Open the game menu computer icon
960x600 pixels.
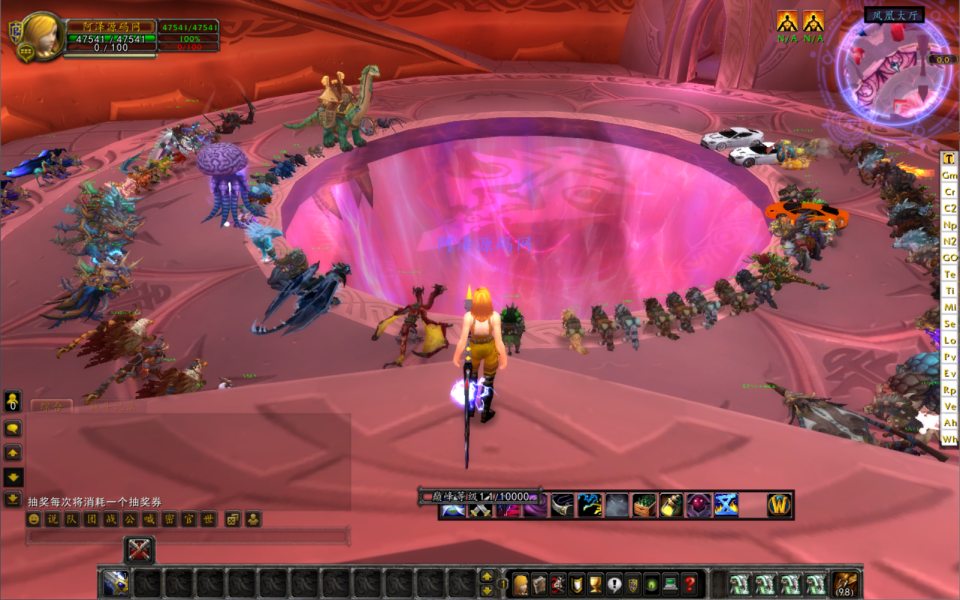point(670,584)
